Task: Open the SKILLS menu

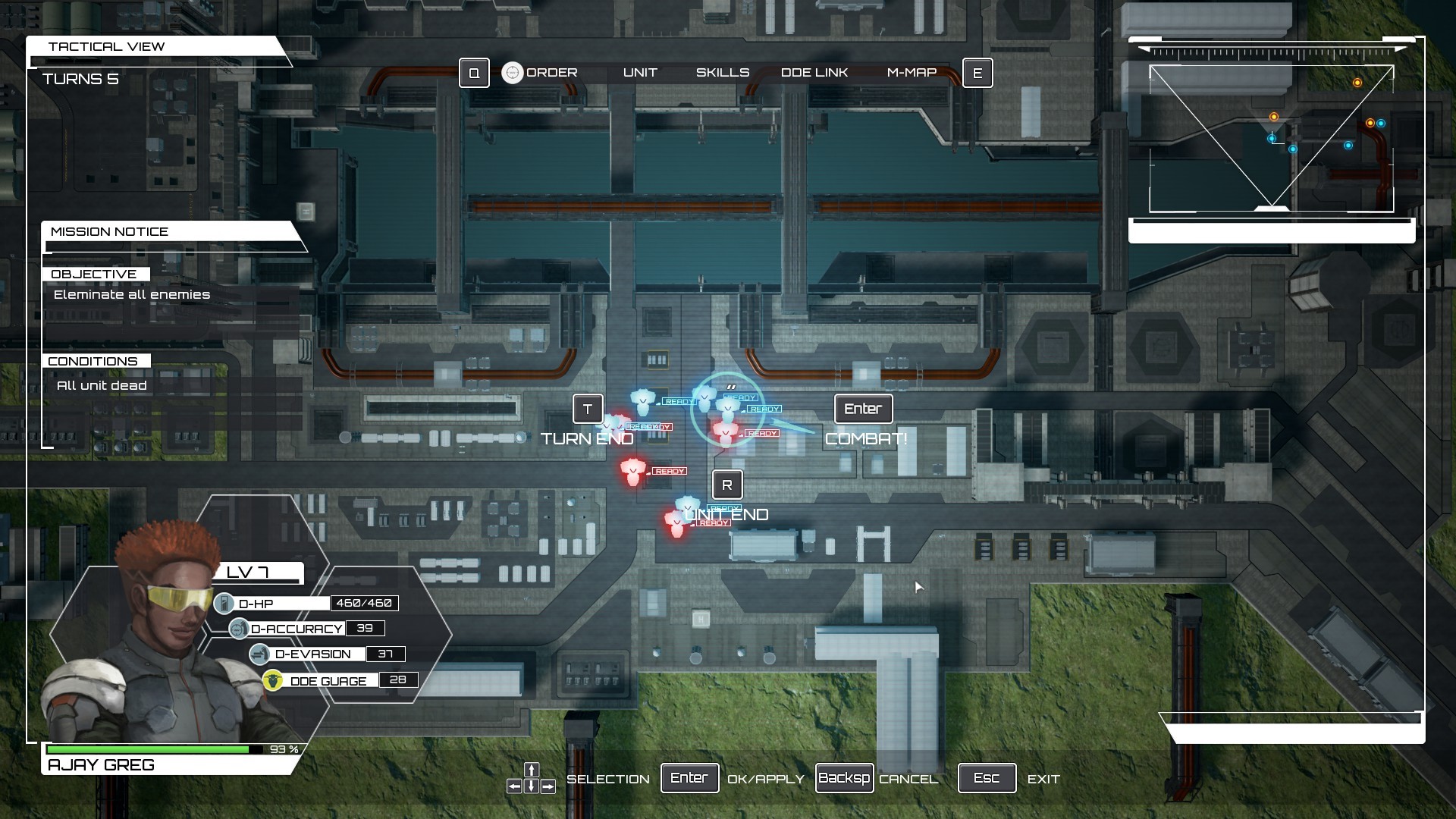Action: click(x=722, y=72)
